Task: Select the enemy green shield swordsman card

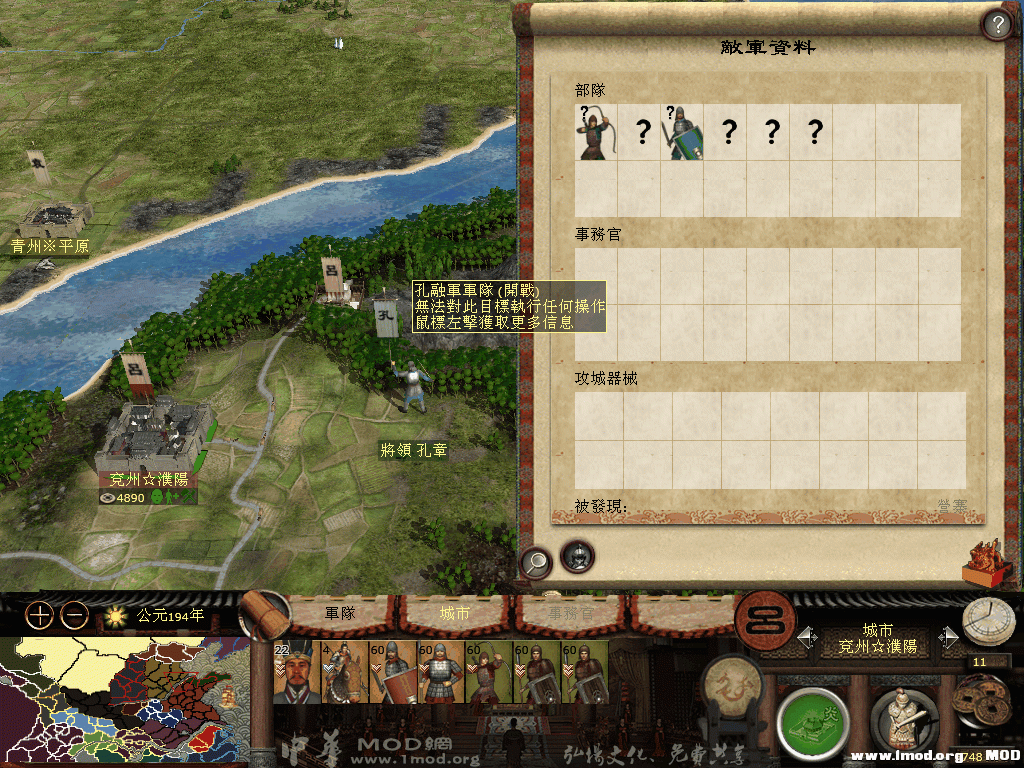Action: (x=684, y=132)
